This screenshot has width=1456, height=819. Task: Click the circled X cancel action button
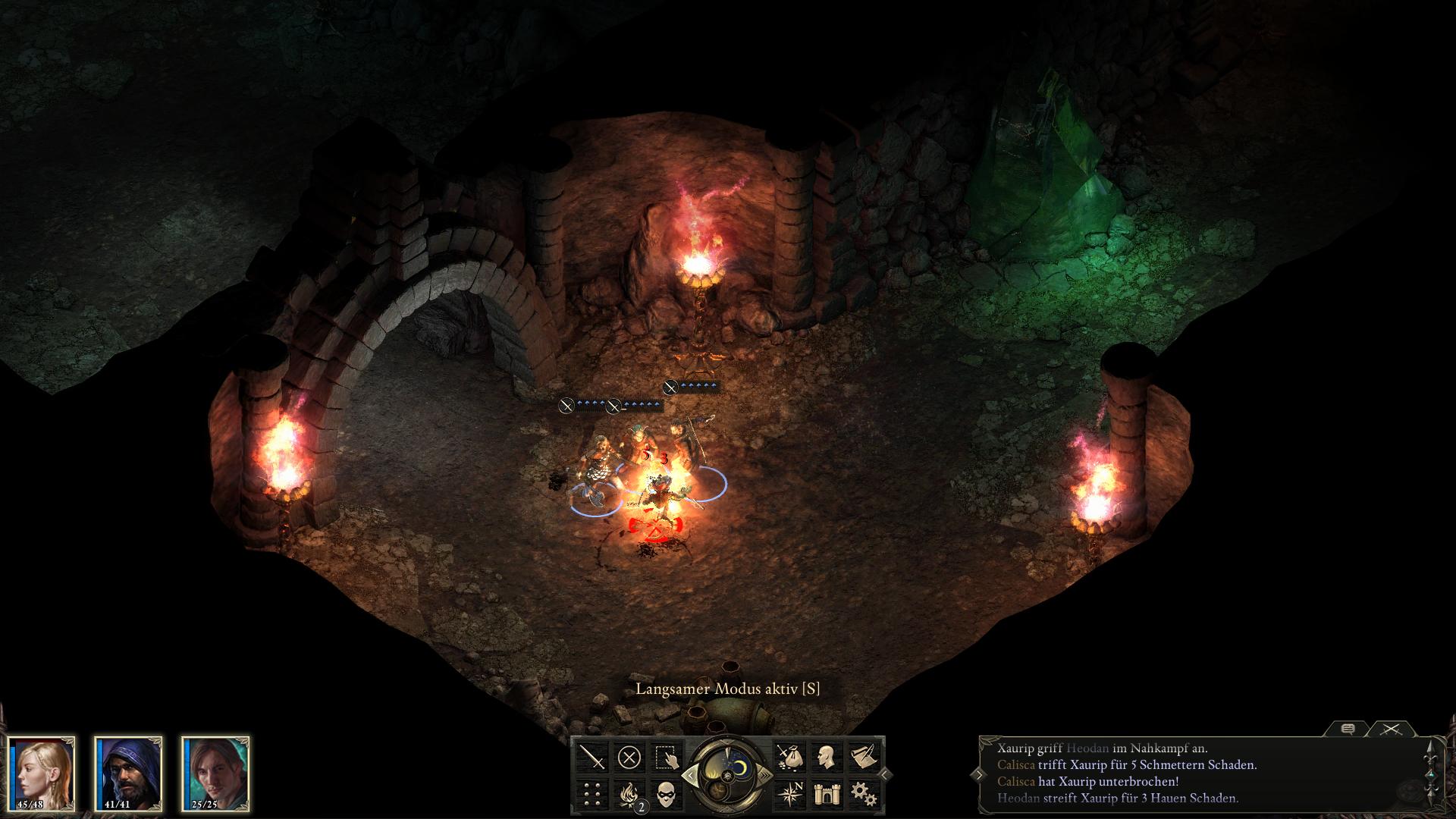point(629,757)
